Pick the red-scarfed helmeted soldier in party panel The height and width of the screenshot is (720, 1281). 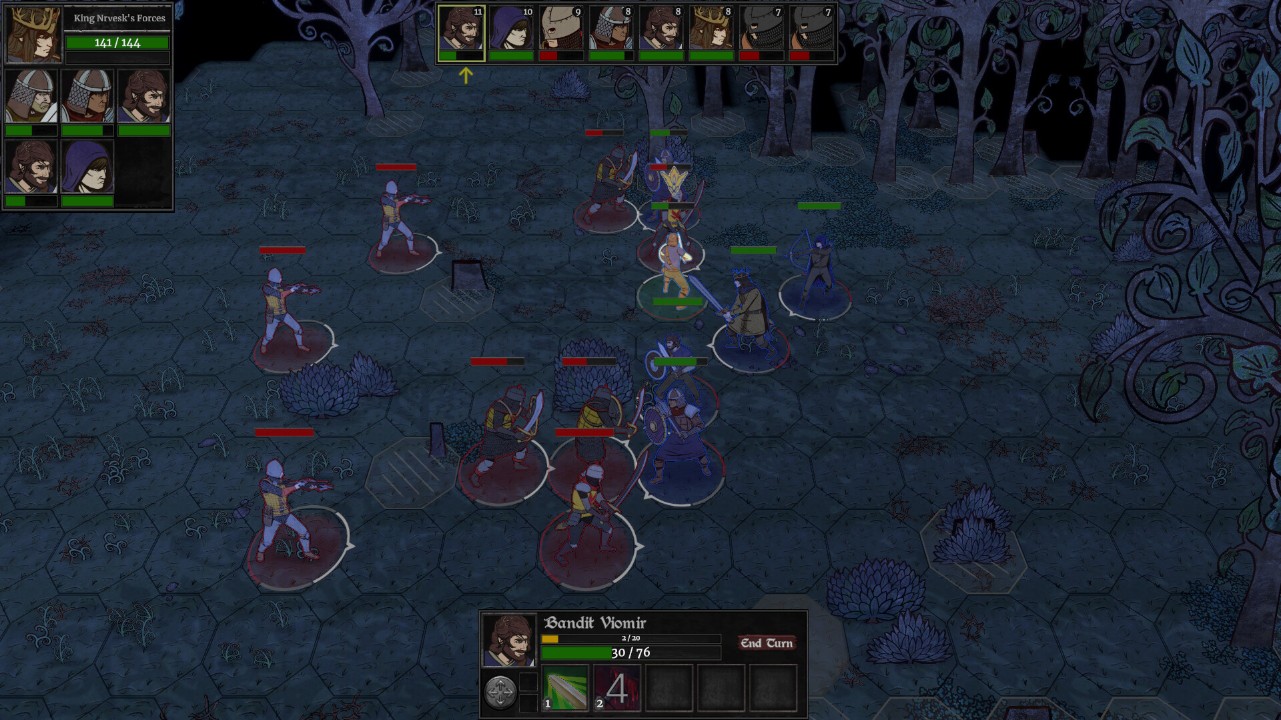coord(88,97)
